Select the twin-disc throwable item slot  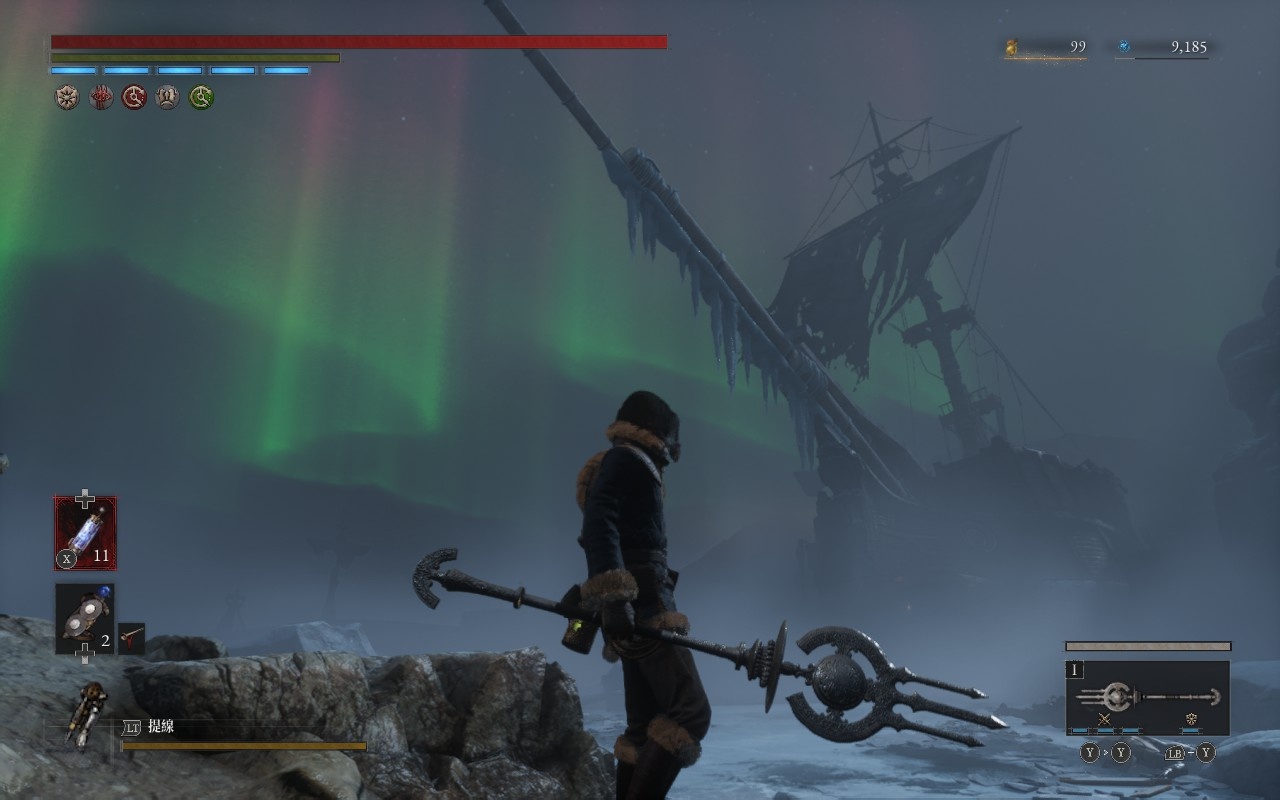[x=85, y=618]
